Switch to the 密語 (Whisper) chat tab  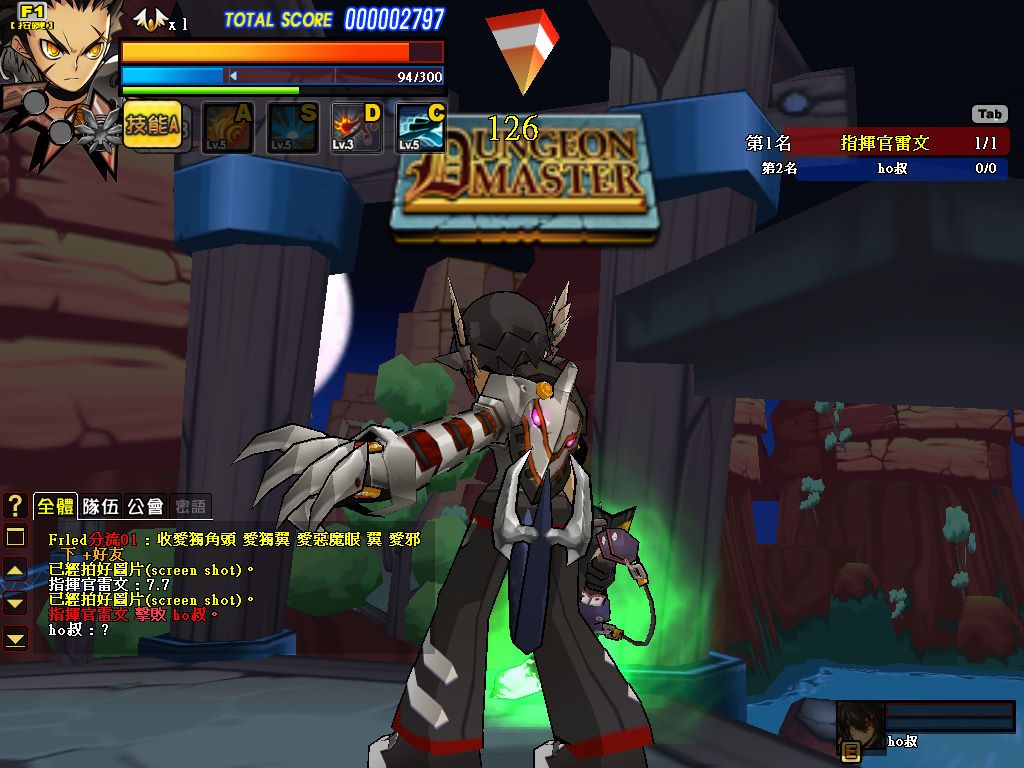click(x=190, y=506)
